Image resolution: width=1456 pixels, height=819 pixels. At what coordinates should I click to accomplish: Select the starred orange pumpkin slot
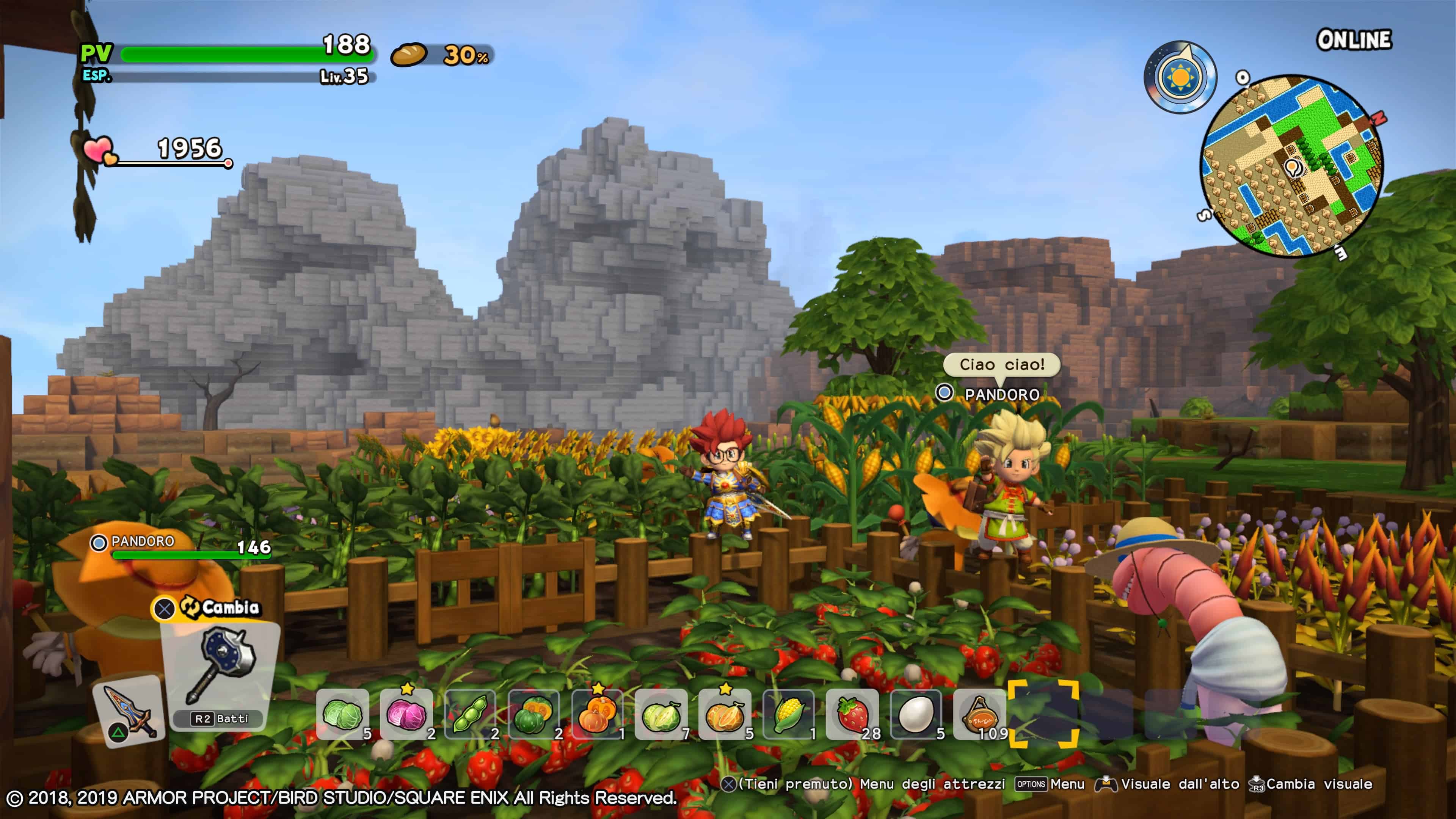pyautogui.click(x=598, y=714)
